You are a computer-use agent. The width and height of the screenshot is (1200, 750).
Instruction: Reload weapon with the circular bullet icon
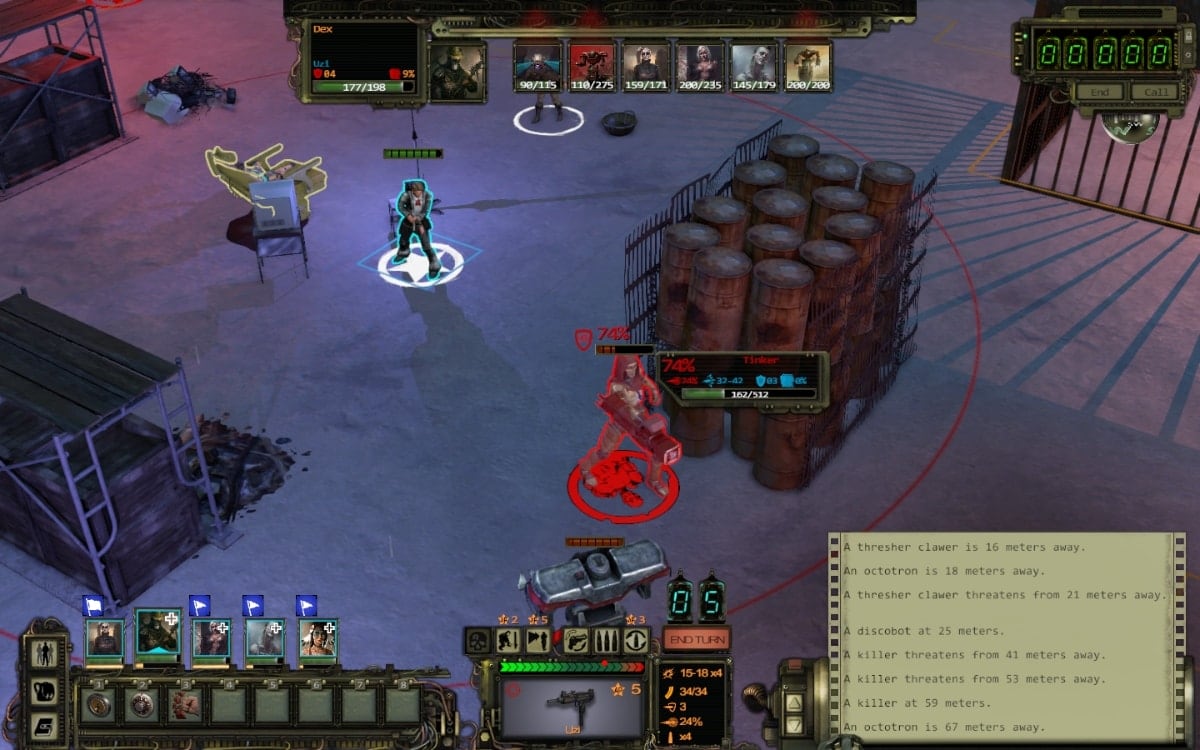[x=636, y=641]
